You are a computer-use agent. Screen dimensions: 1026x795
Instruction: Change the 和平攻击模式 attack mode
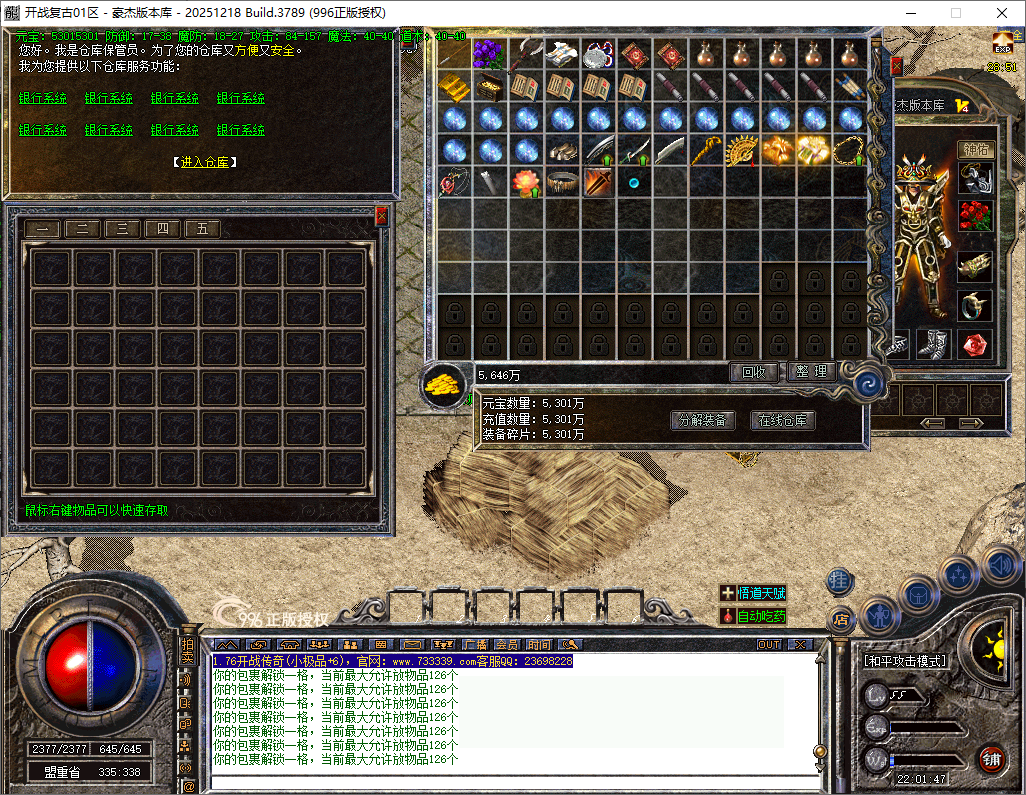click(905, 661)
